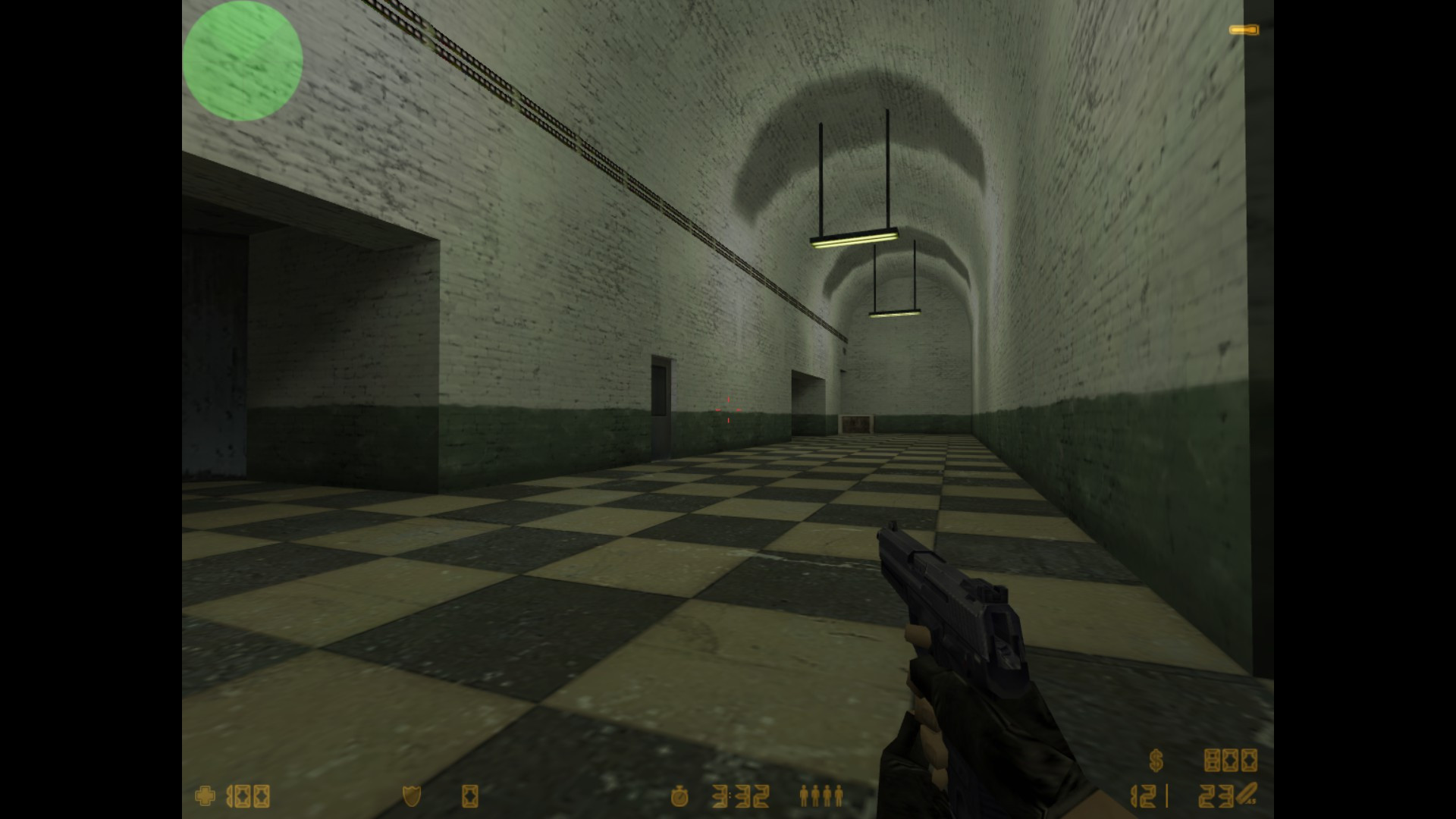The height and width of the screenshot is (819, 1456).
Task: Click the nearest hanging fluorescent light fixture
Action: (x=853, y=239)
